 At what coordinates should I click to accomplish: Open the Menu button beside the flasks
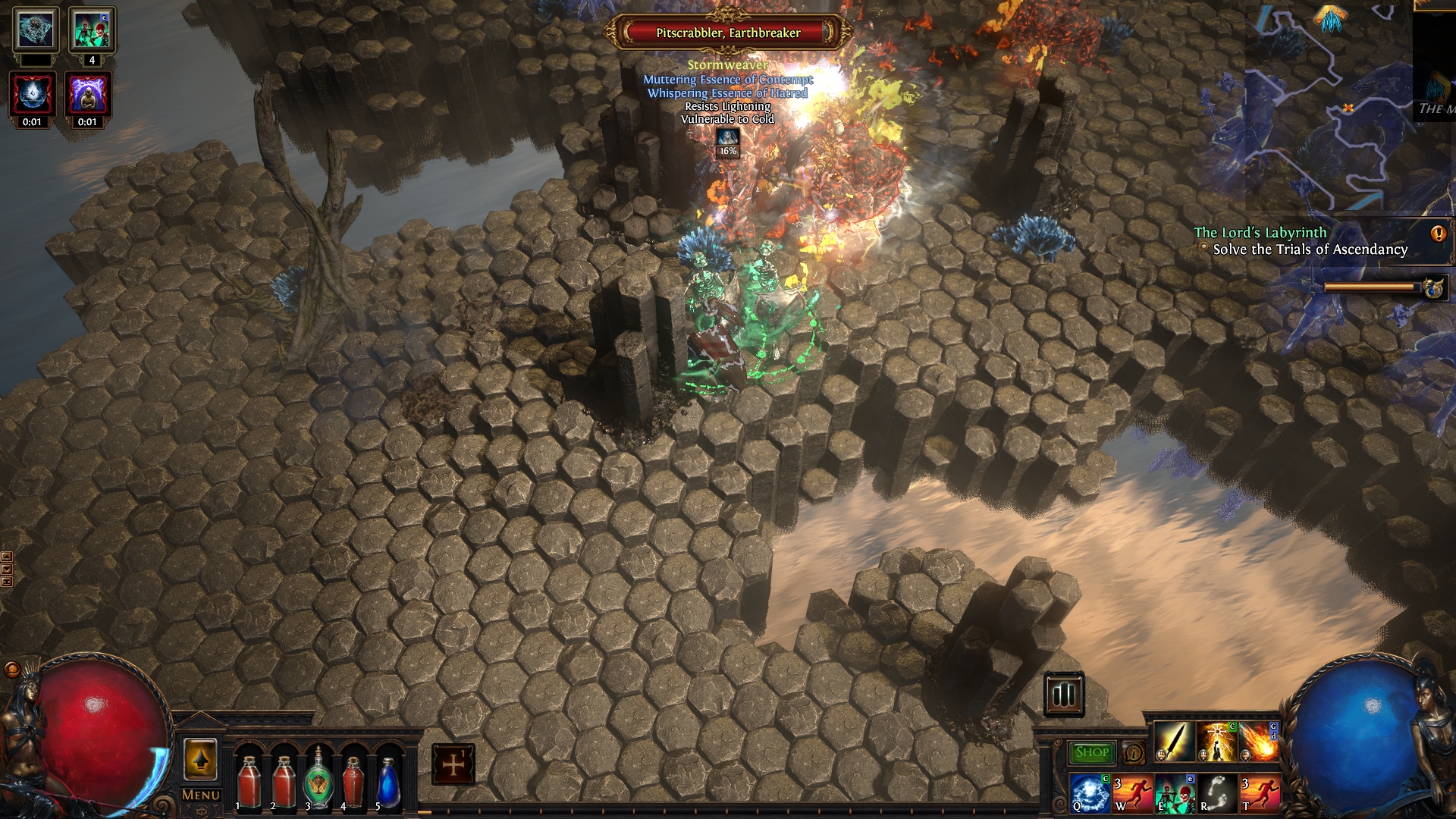tap(201, 795)
